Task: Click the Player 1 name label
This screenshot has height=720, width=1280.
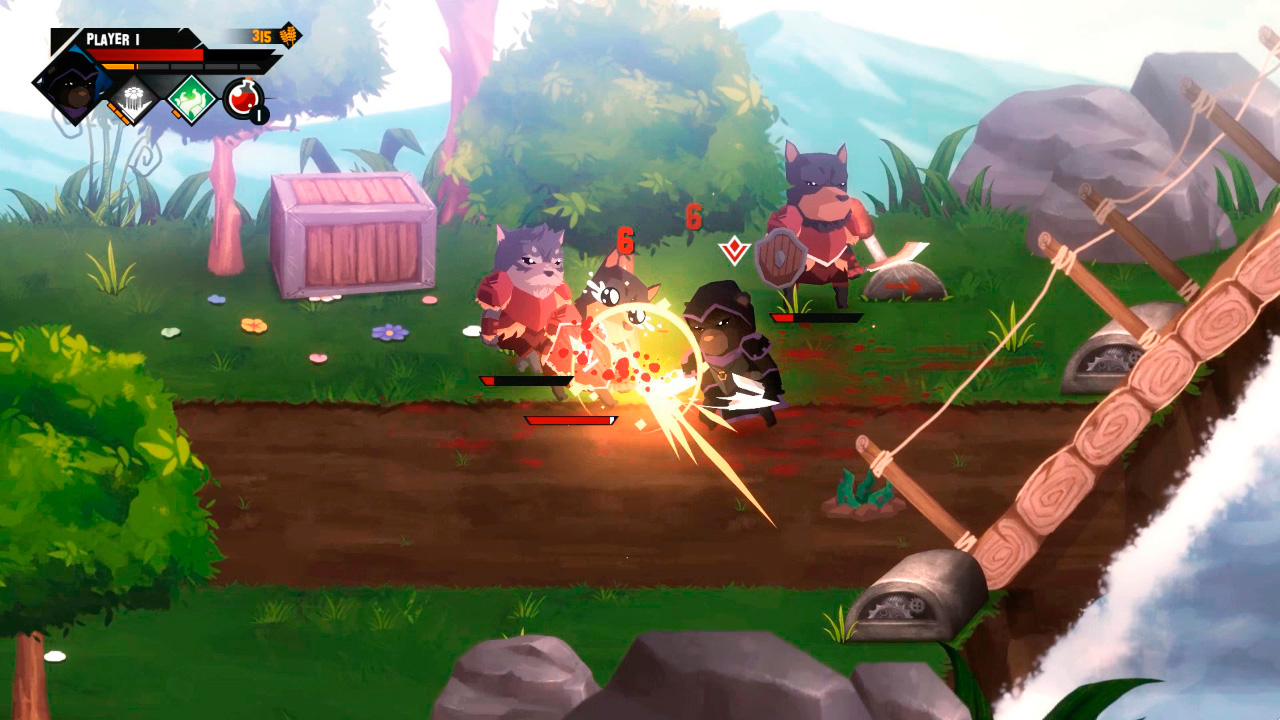Action: click(x=113, y=38)
